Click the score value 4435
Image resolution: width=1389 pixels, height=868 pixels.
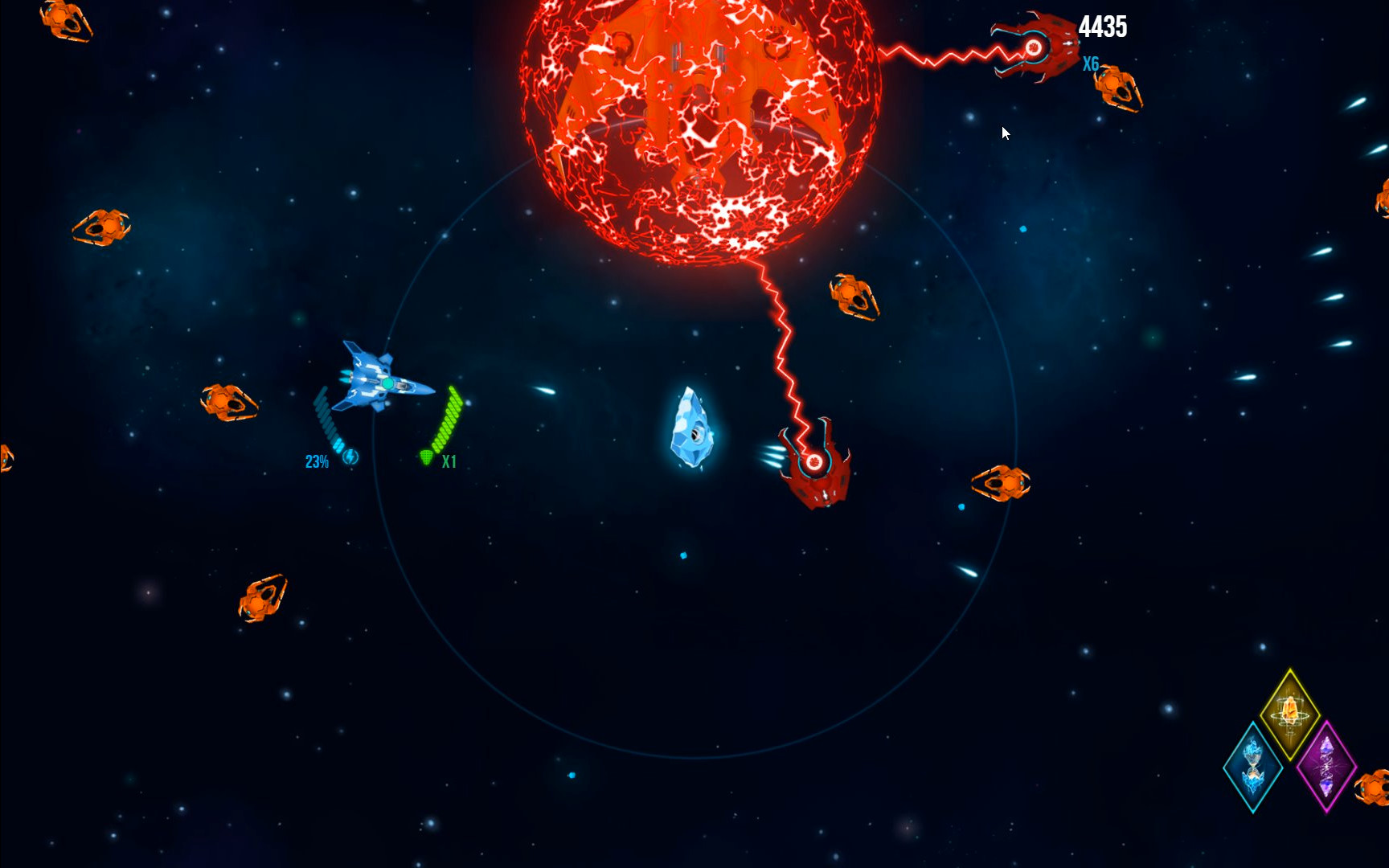1104,27
